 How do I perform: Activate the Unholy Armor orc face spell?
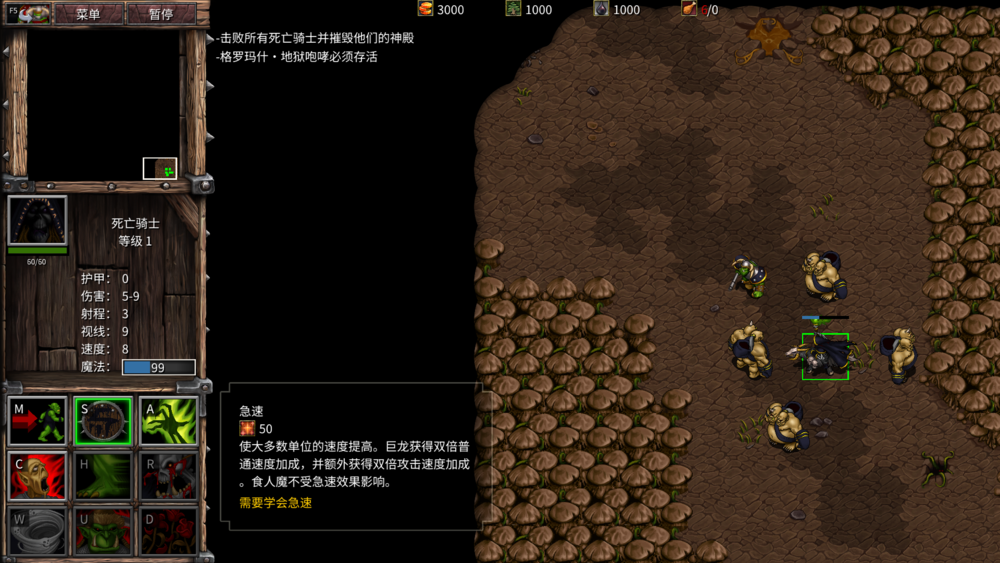(103, 531)
